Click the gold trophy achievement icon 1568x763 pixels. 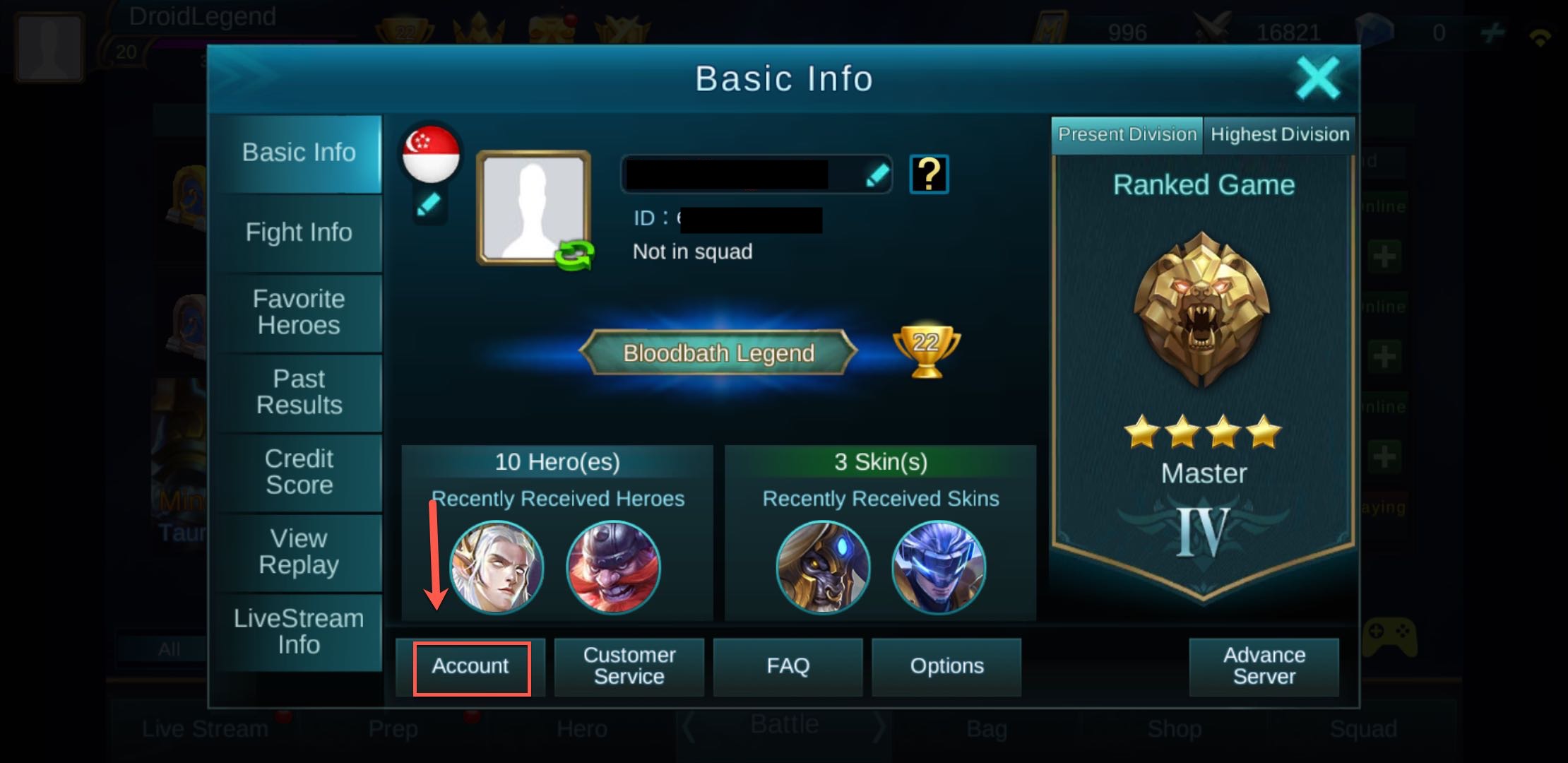click(x=926, y=350)
